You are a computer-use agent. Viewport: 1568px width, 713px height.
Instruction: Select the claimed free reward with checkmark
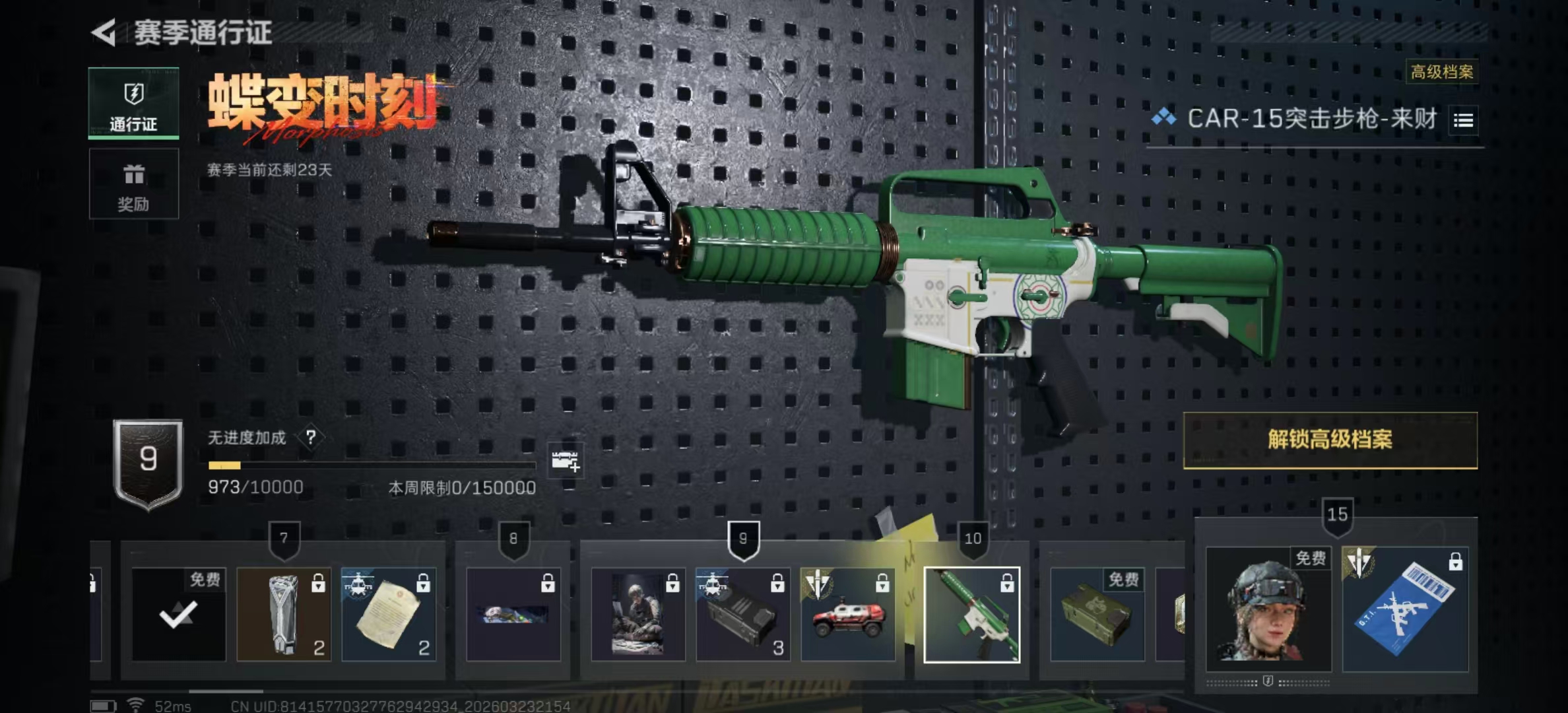click(x=179, y=615)
